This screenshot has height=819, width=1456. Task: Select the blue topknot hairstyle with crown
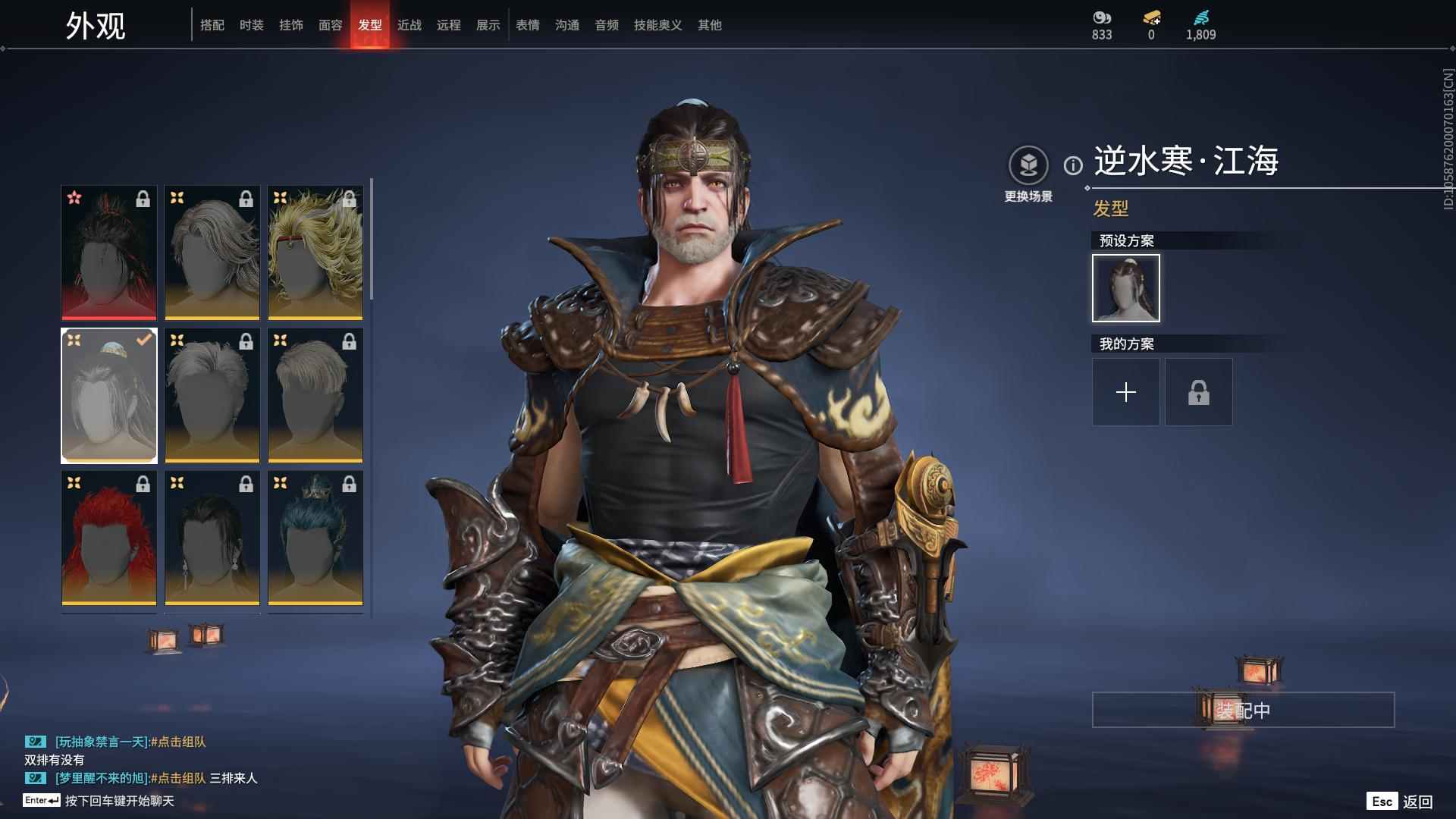(x=315, y=538)
